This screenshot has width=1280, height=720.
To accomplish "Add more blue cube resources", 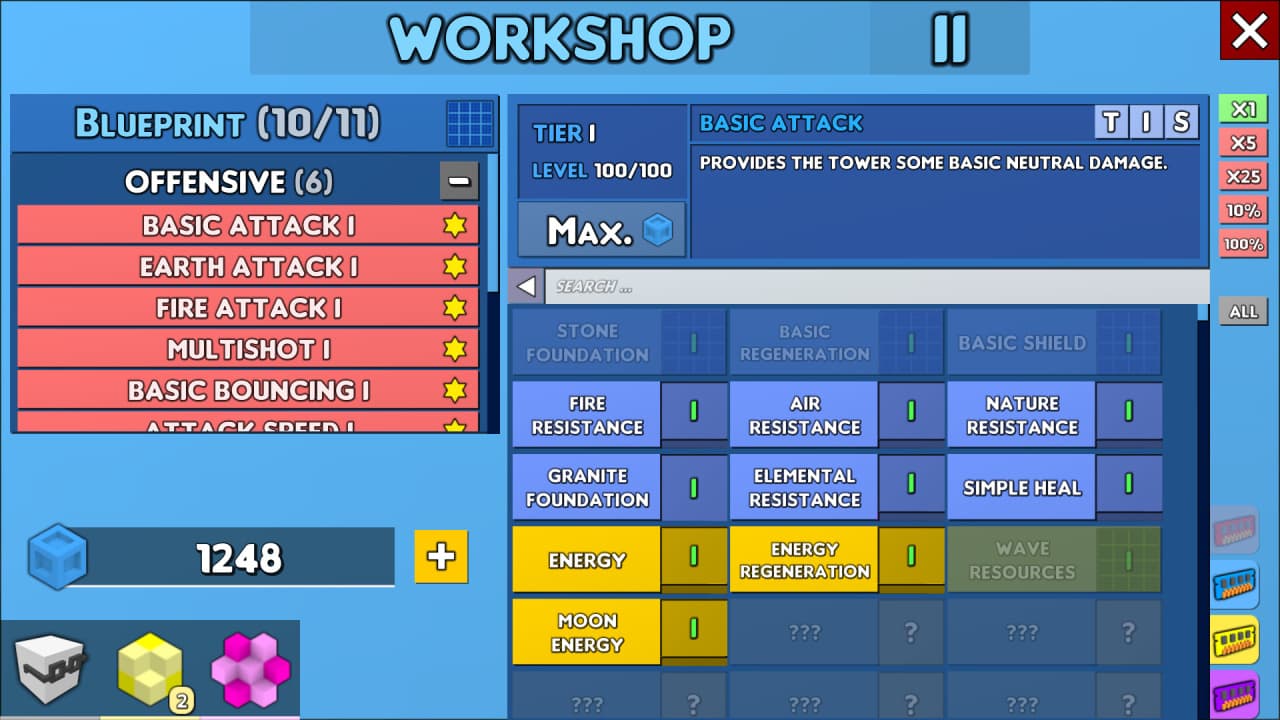I will [x=441, y=557].
